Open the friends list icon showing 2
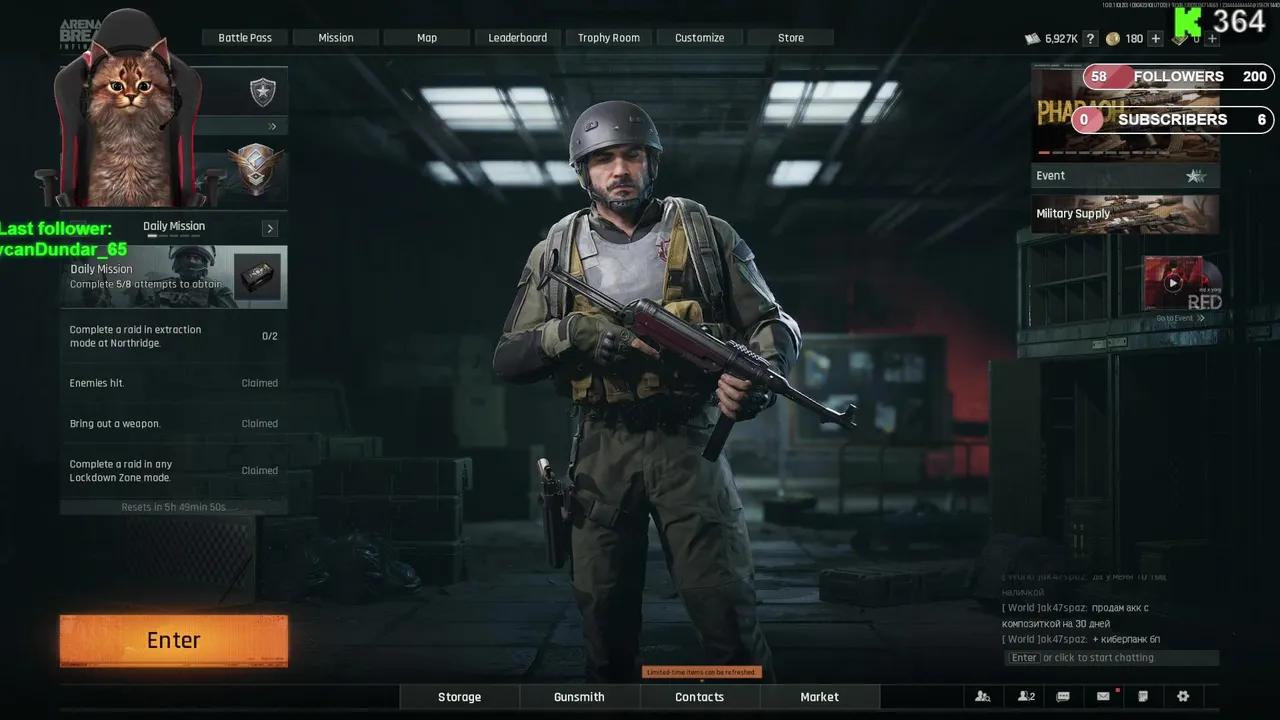 pyautogui.click(x=1025, y=696)
